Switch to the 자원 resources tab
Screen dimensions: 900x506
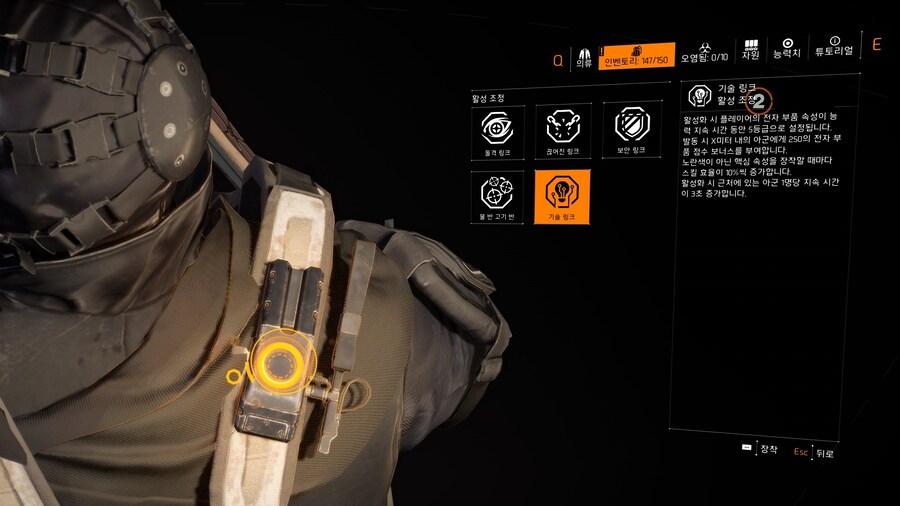751,51
